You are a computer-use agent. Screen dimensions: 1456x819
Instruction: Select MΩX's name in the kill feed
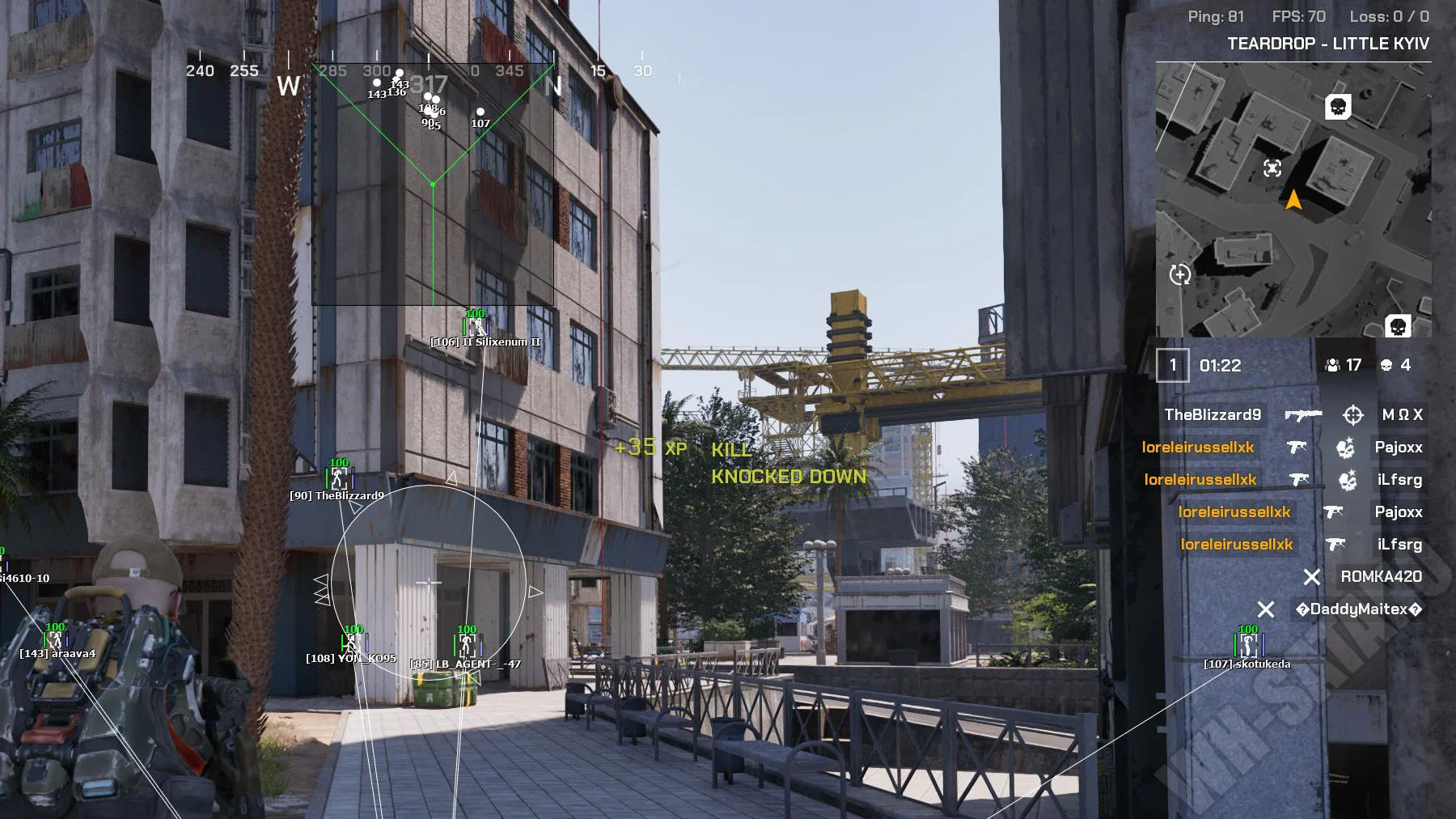pos(1402,414)
